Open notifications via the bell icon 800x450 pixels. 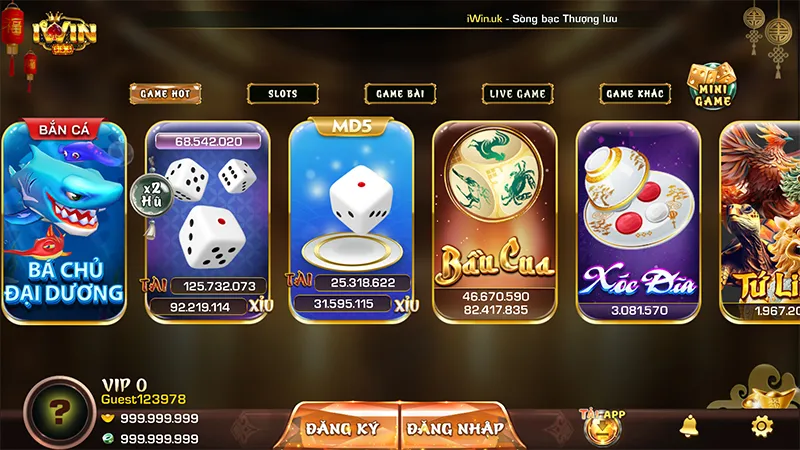coord(689,426)
